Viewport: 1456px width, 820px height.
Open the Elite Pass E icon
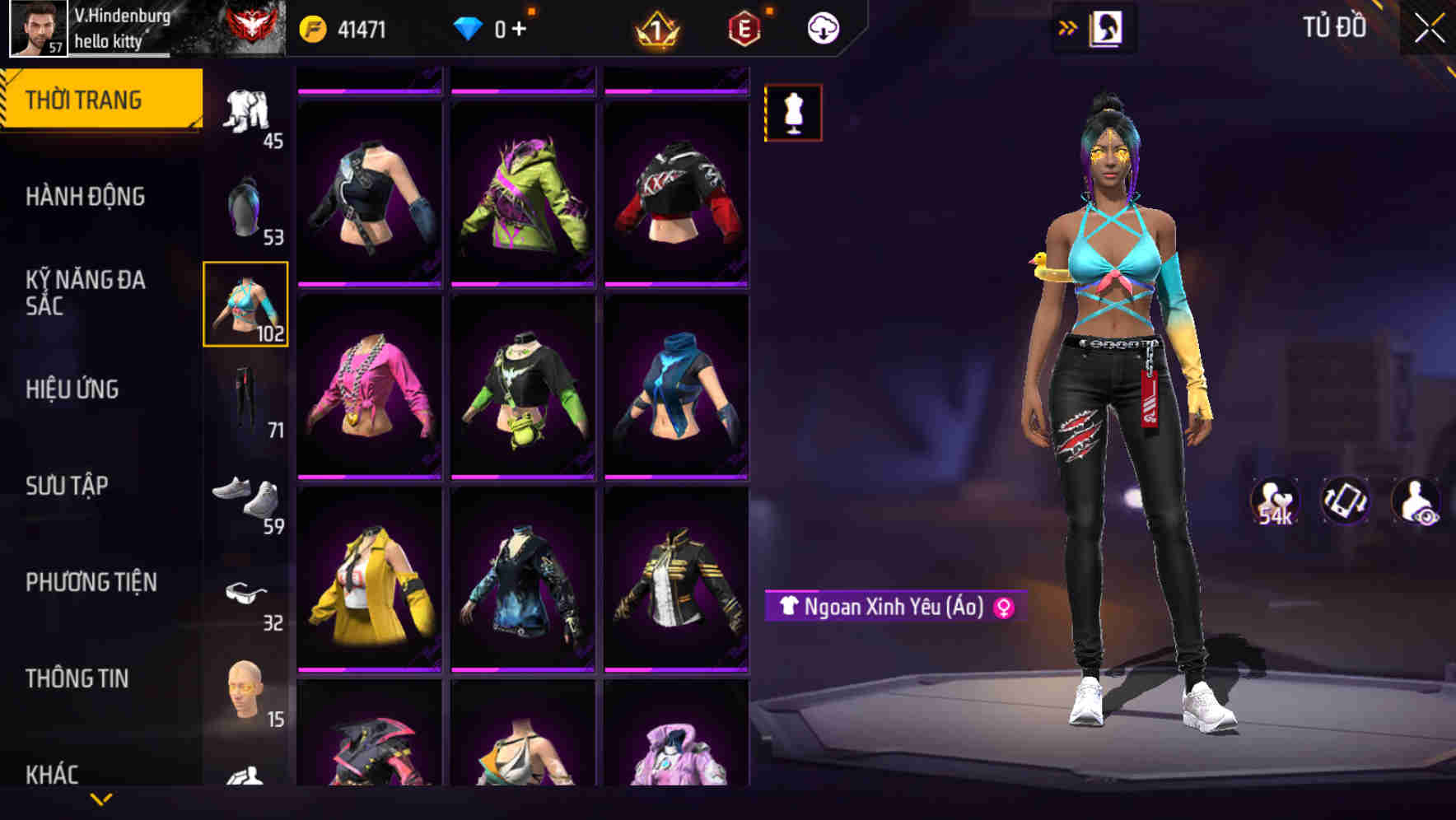(743, 27)
